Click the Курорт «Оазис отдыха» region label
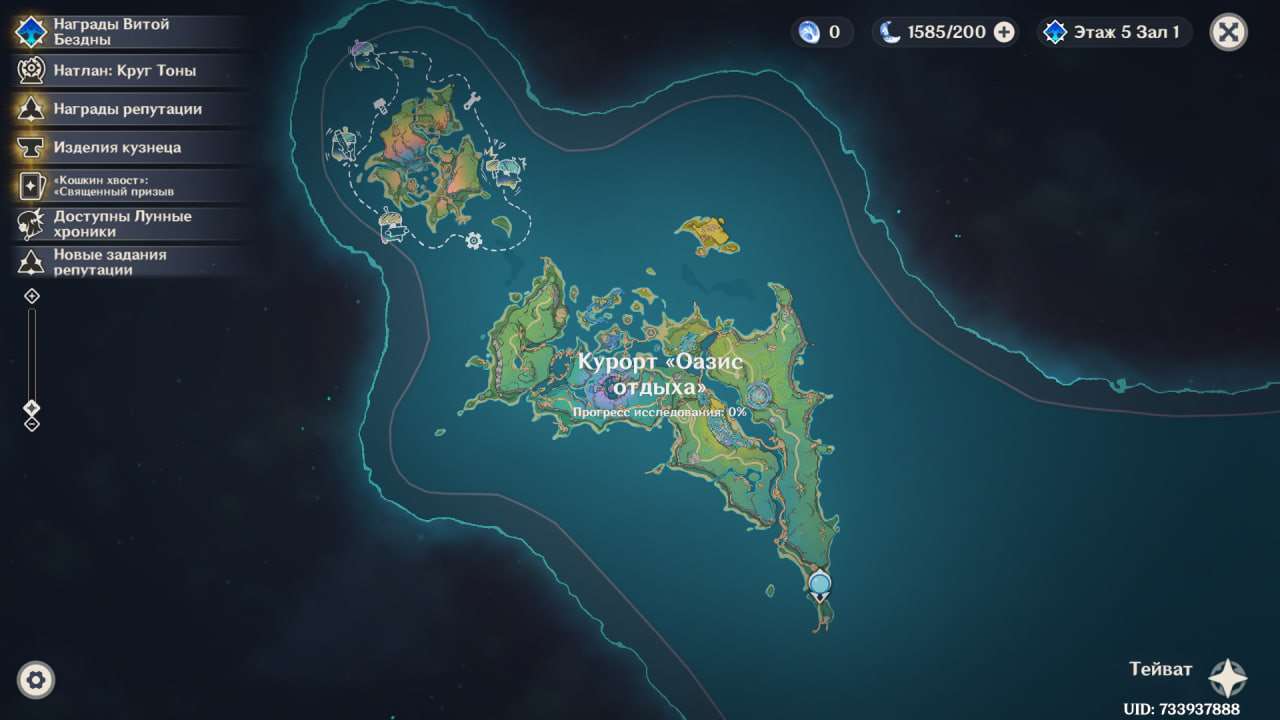This screenshot has height=720, width=1280. point(660,373)
